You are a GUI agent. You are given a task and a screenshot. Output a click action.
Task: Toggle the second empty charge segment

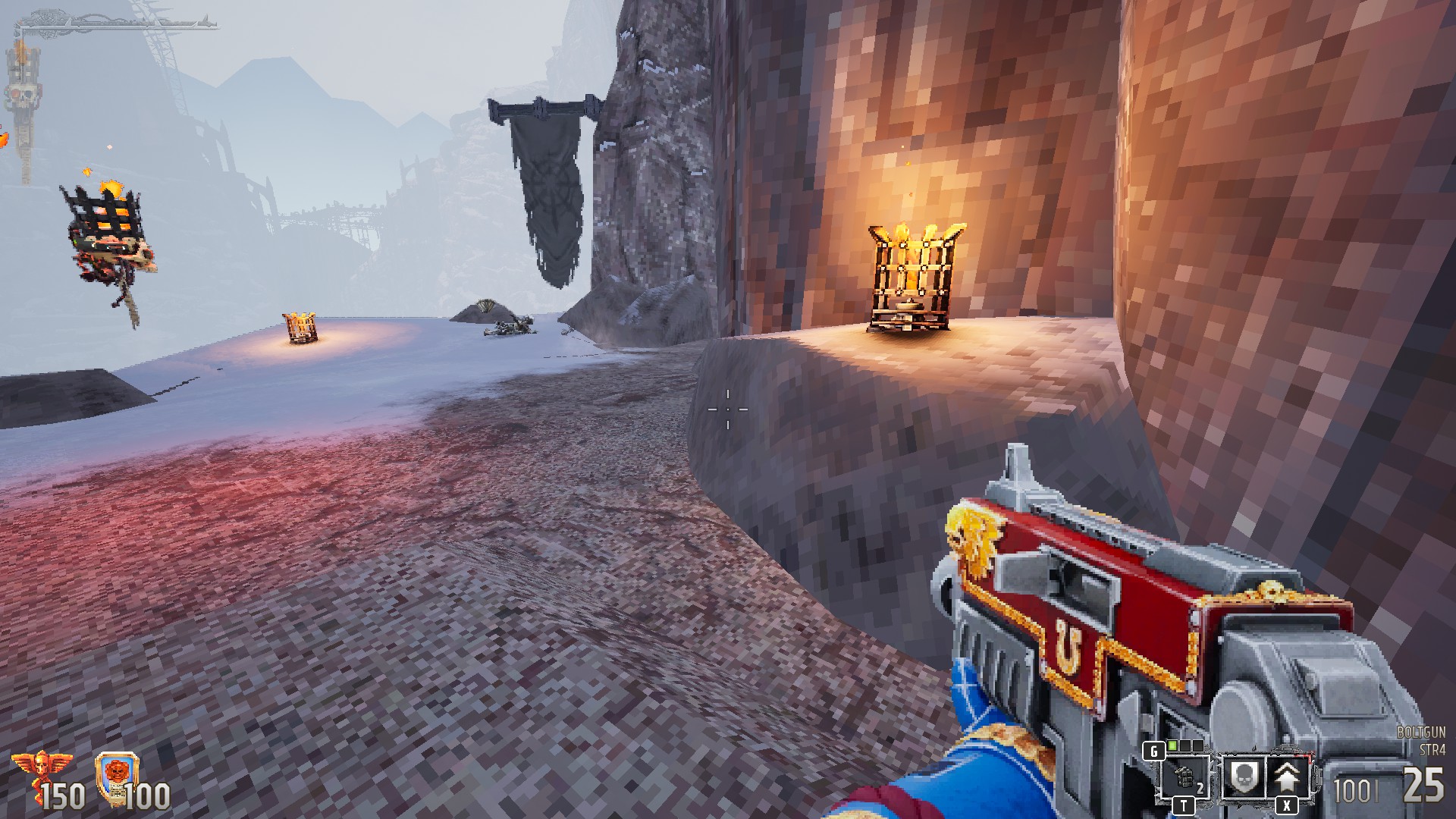1198,747
